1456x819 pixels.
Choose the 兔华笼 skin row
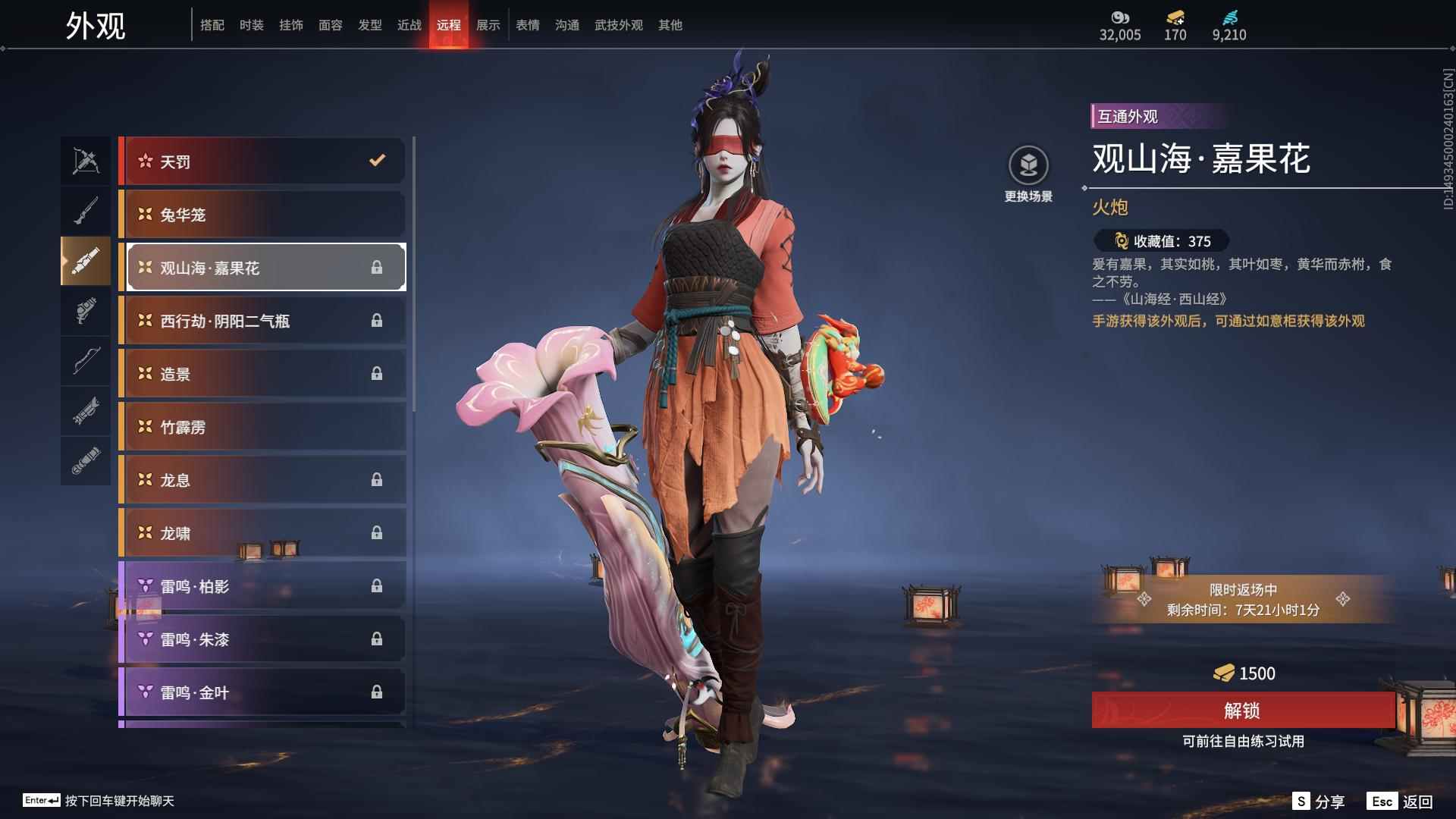(262, 215)
